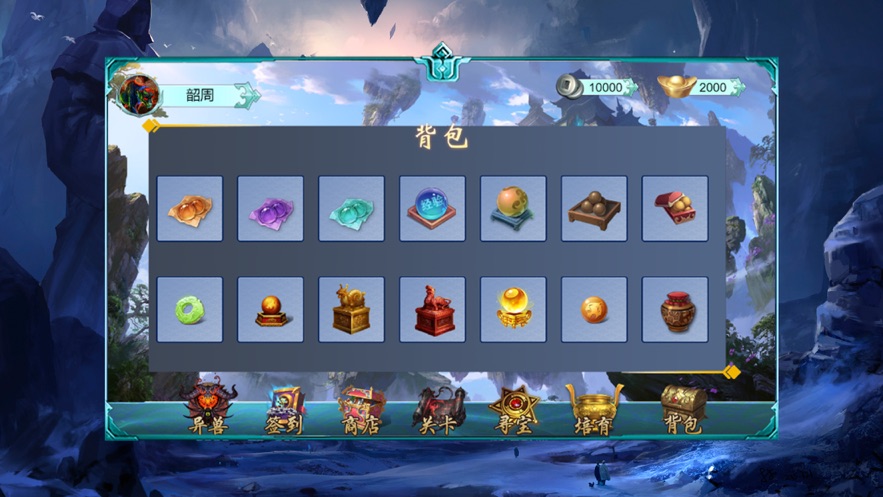Image resolution: width=883 pixels, height=497 pixels.
Task: Choose the glowing orb on golden stand
Action: pos(513,309)
